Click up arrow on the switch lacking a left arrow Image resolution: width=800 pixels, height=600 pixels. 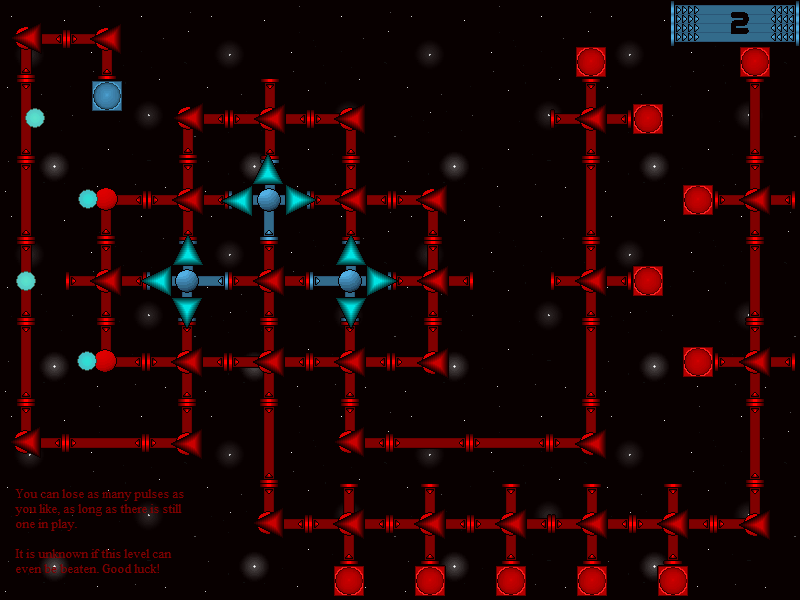pyautogui.click(x=350, y=251)
